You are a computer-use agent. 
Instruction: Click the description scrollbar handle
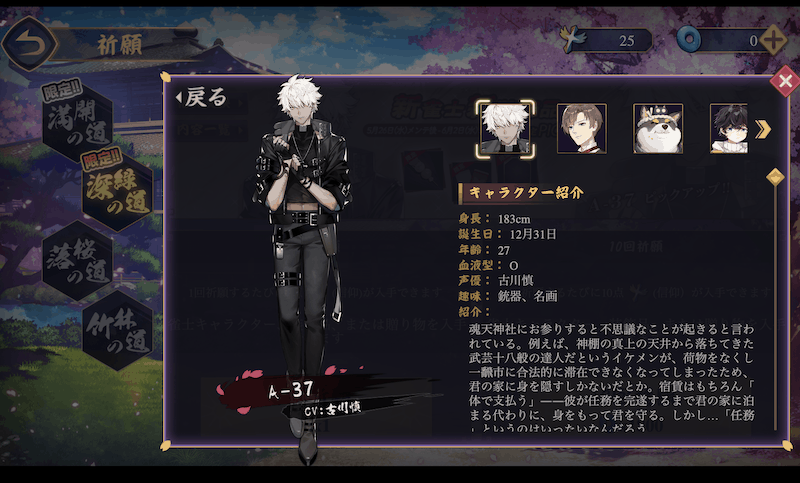point(773,178)
